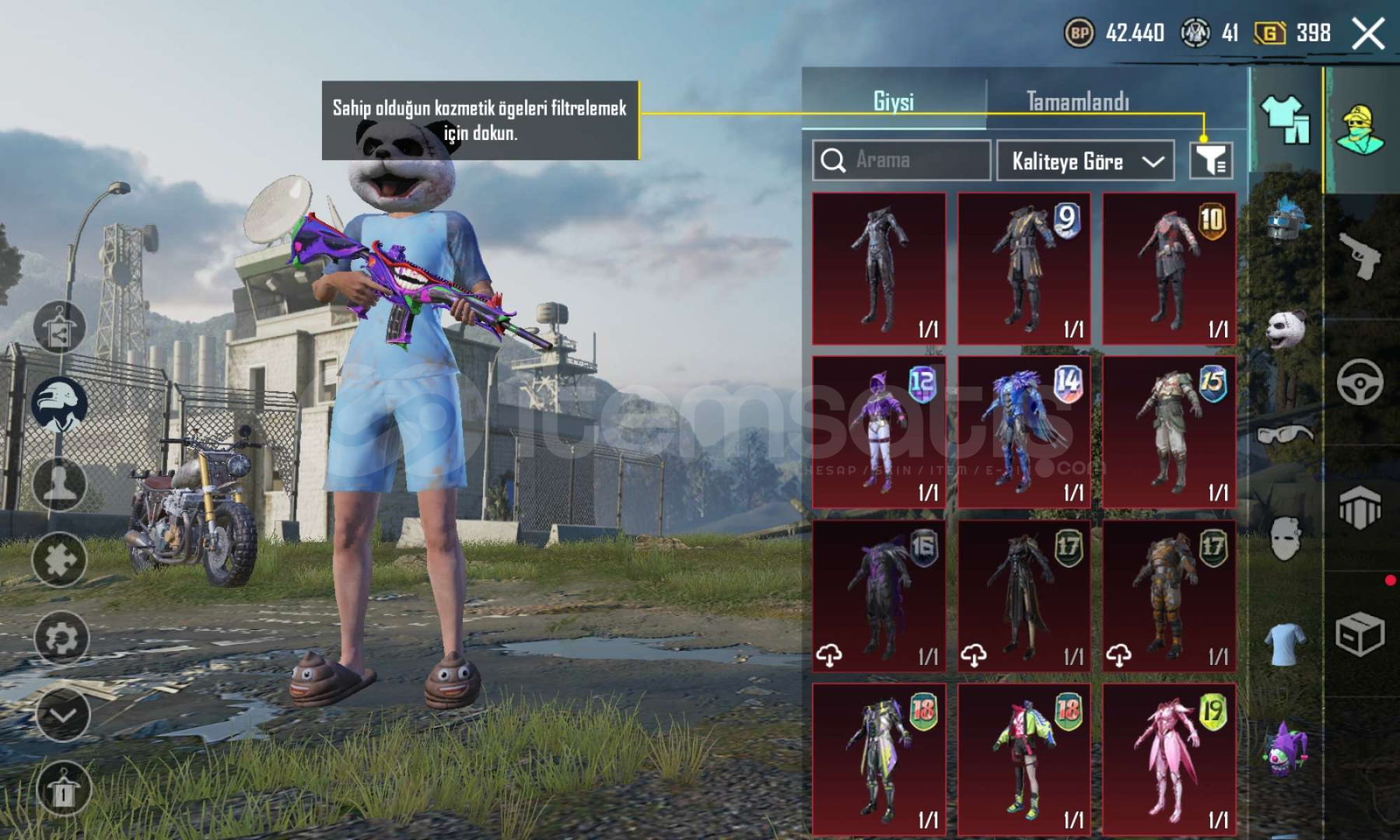
Task: Open the owned cosmetics filter button
Action: [1211, 160]
